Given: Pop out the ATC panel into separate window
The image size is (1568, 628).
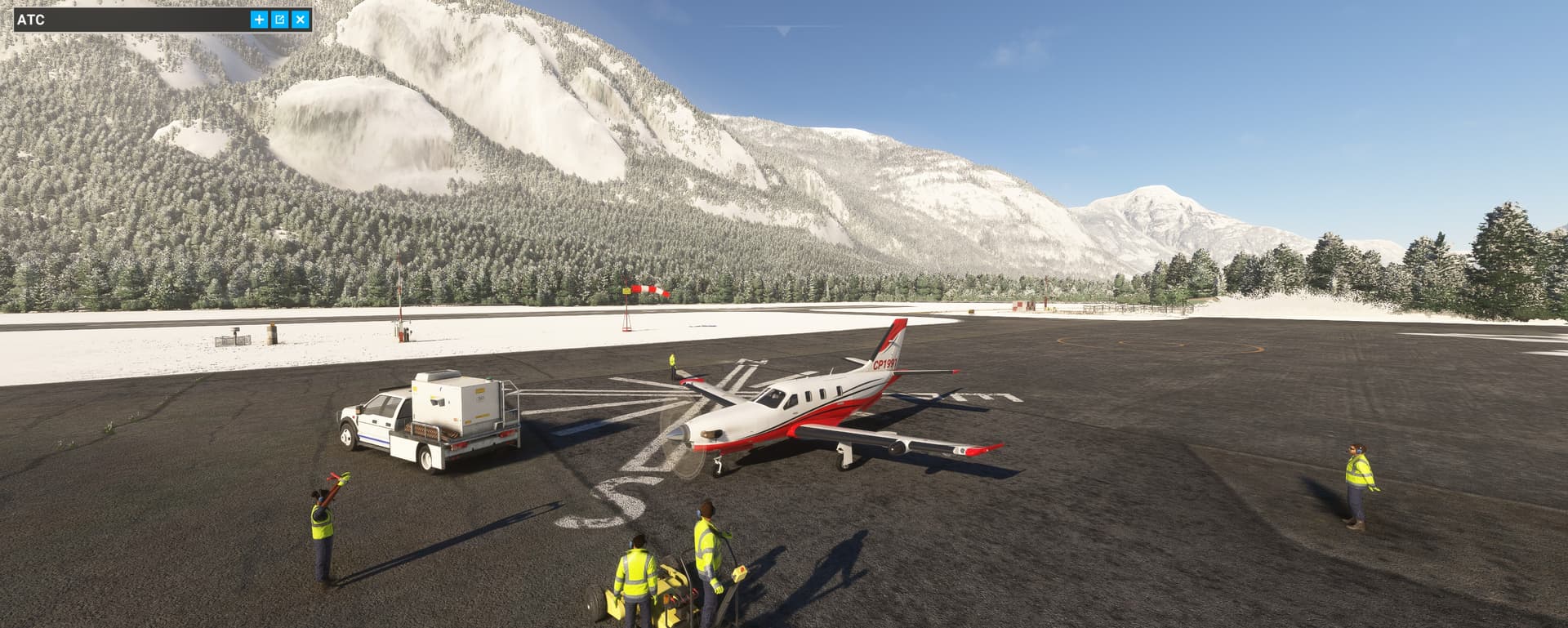Looking at the screenshot, I should click(x=280, y=21).
